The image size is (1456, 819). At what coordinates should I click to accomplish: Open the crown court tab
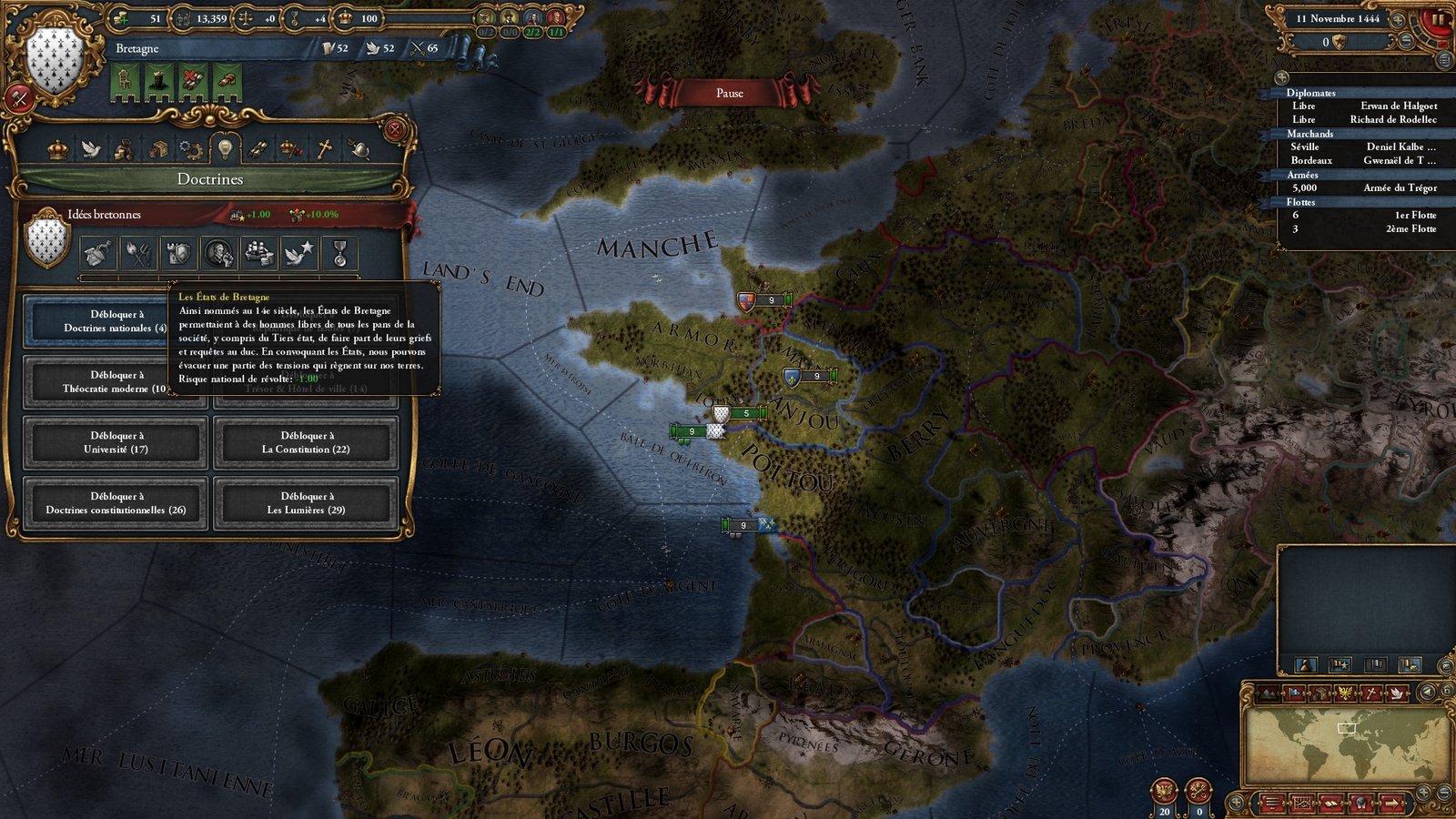click(58, 148)
